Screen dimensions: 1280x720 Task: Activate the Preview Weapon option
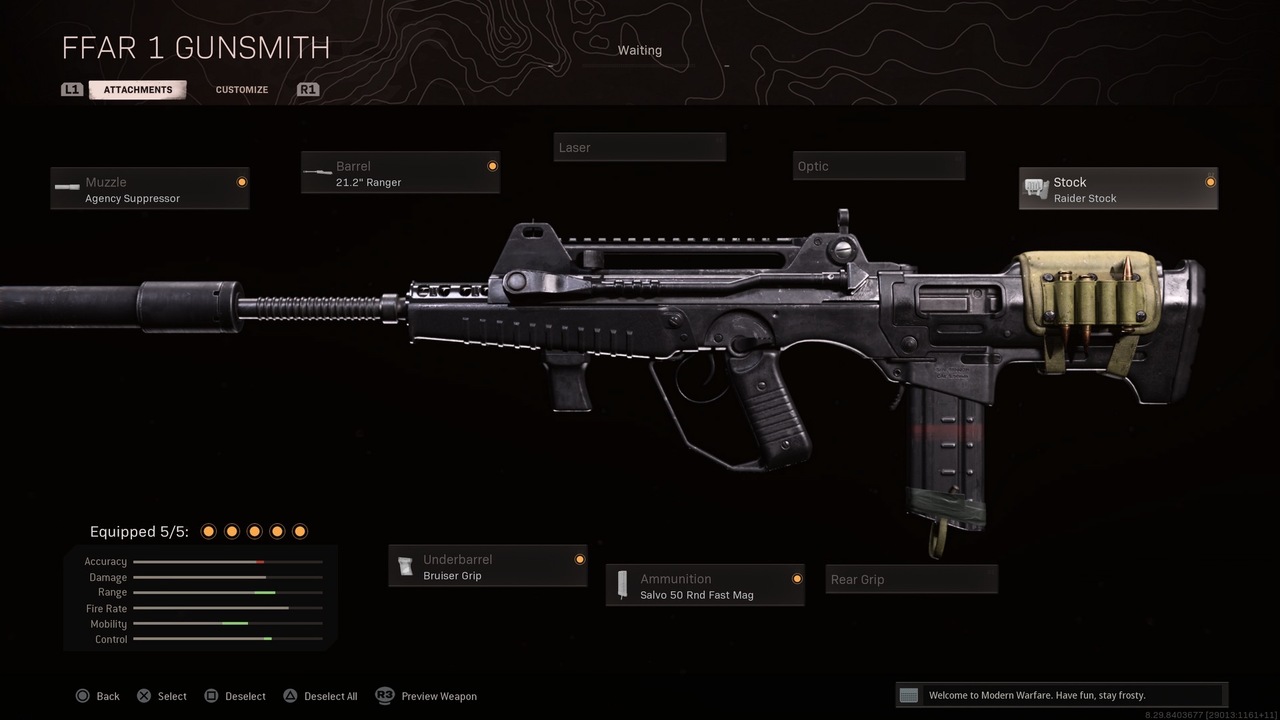pyautogui.click(x=426, y=696)
